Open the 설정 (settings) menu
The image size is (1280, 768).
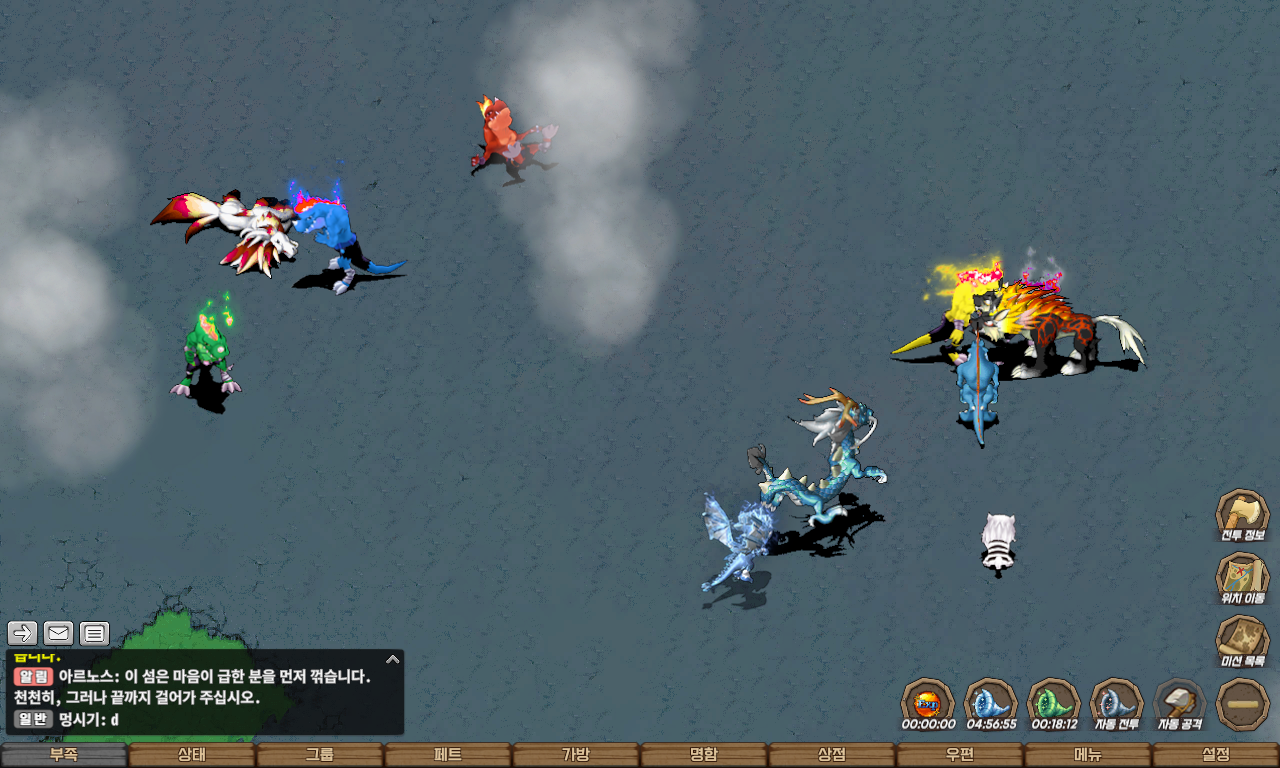point(1216,755)
